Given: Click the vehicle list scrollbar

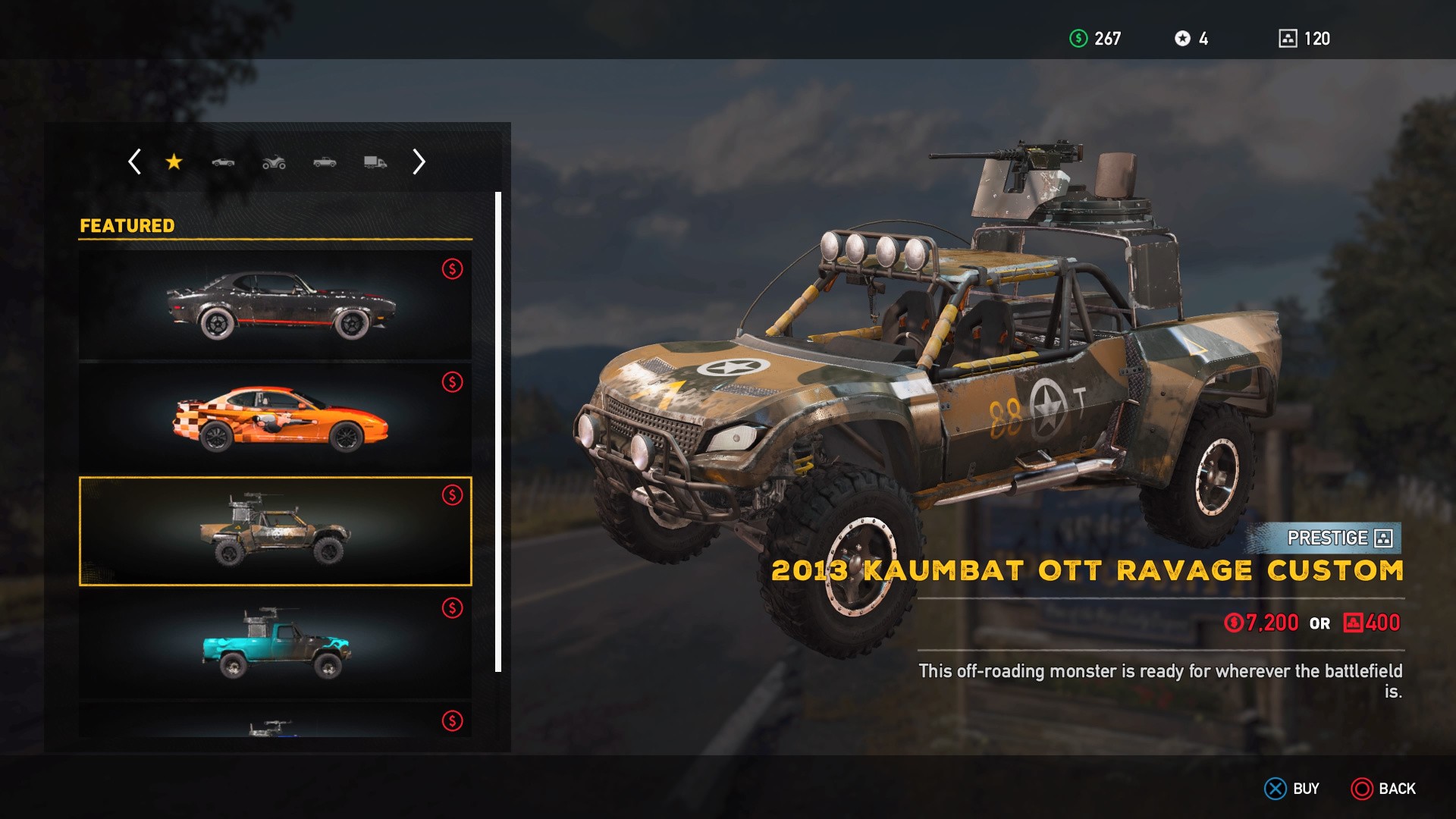Looking at the screenshot, I should [498, 432].
